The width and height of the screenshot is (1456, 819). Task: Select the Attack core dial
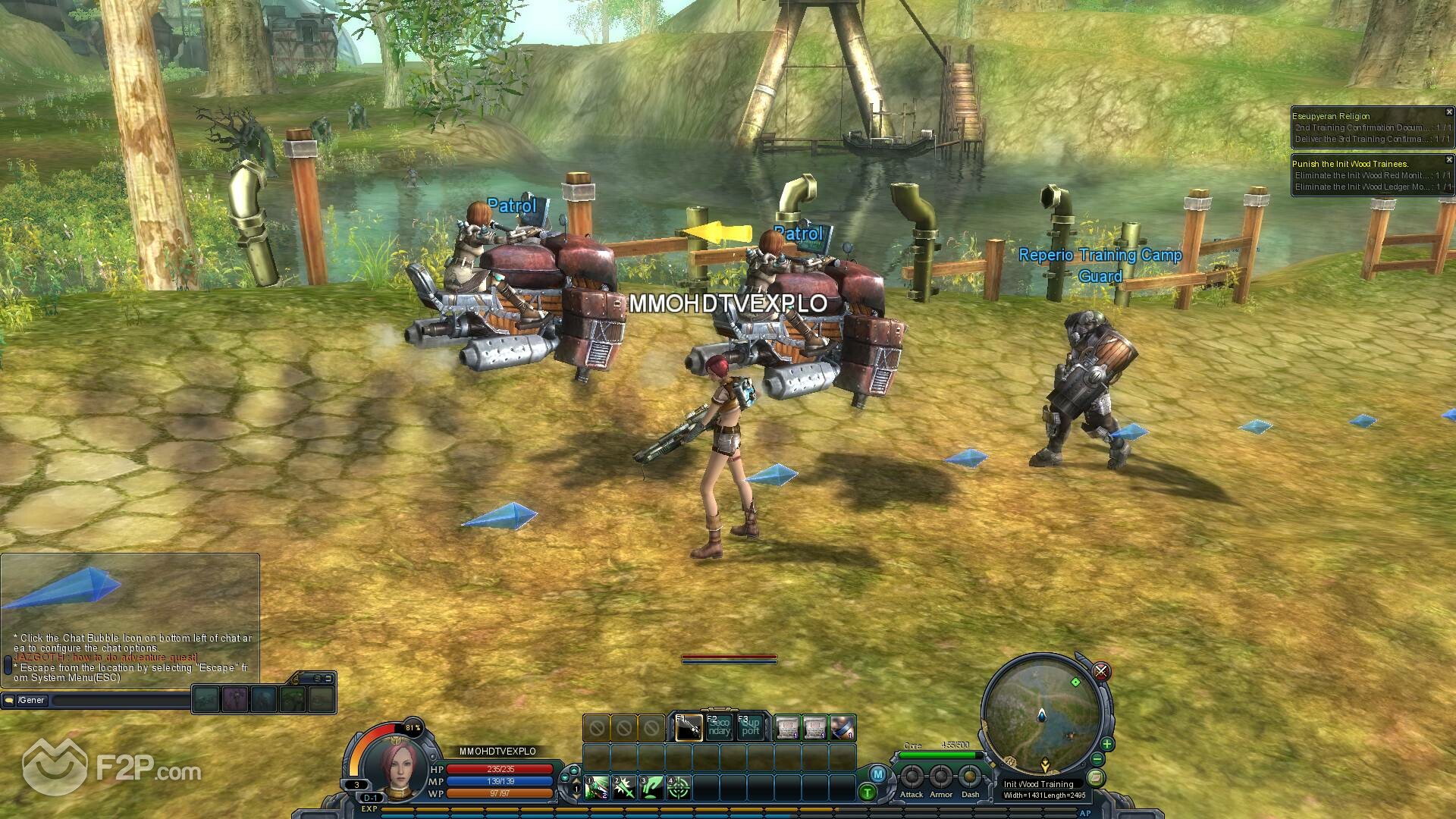912,777
